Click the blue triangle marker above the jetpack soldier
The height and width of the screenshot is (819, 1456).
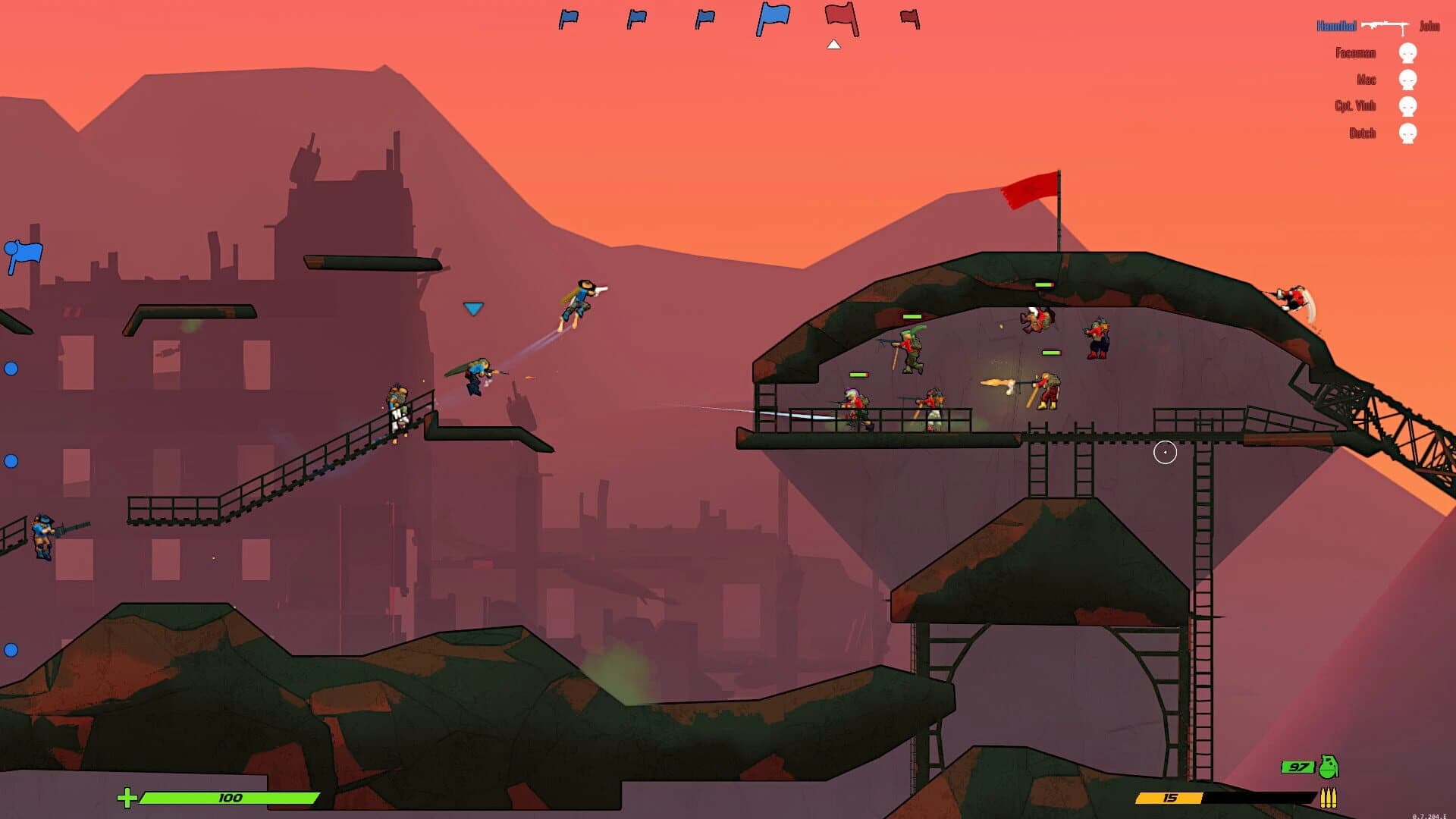[473, 308]
